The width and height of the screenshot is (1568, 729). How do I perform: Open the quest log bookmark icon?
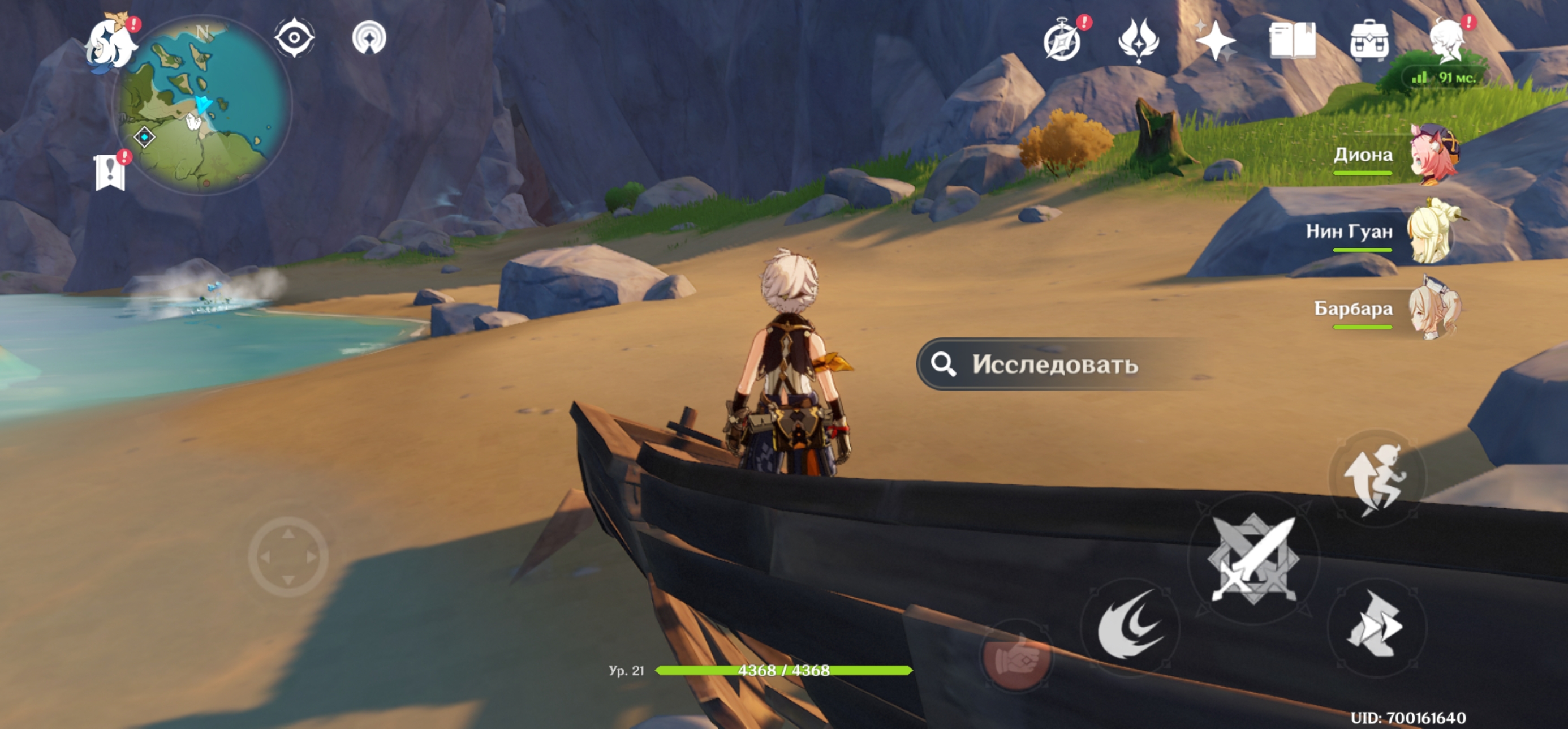(111, 173)
